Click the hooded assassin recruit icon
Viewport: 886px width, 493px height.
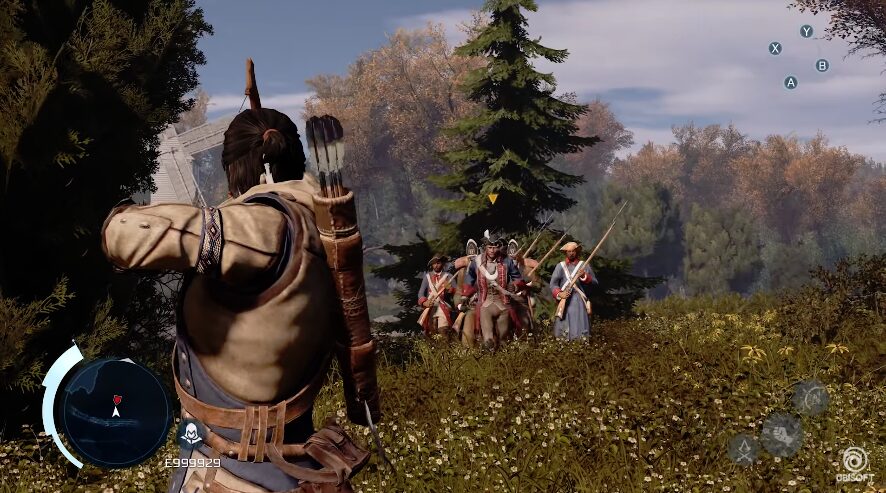[190, 434]
